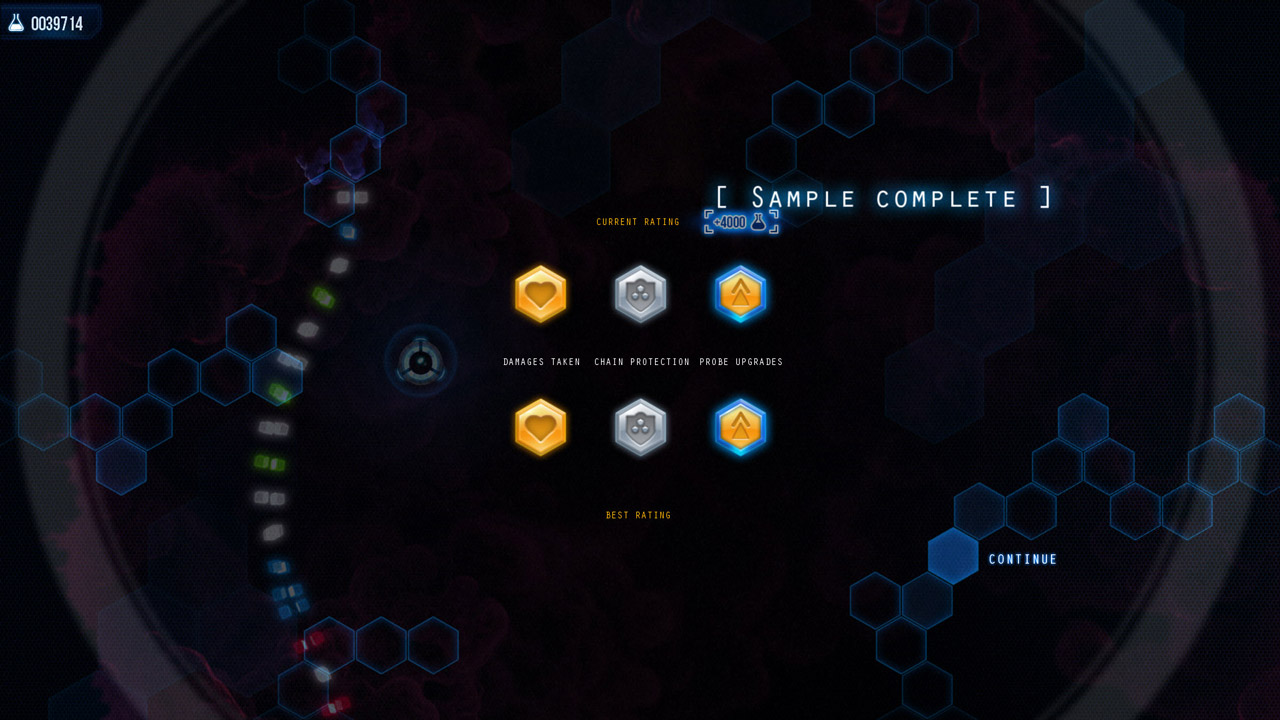Select the silver shield badge in Best Rating row
This screenshot has height=720, width=1280.
pos(640,426)
